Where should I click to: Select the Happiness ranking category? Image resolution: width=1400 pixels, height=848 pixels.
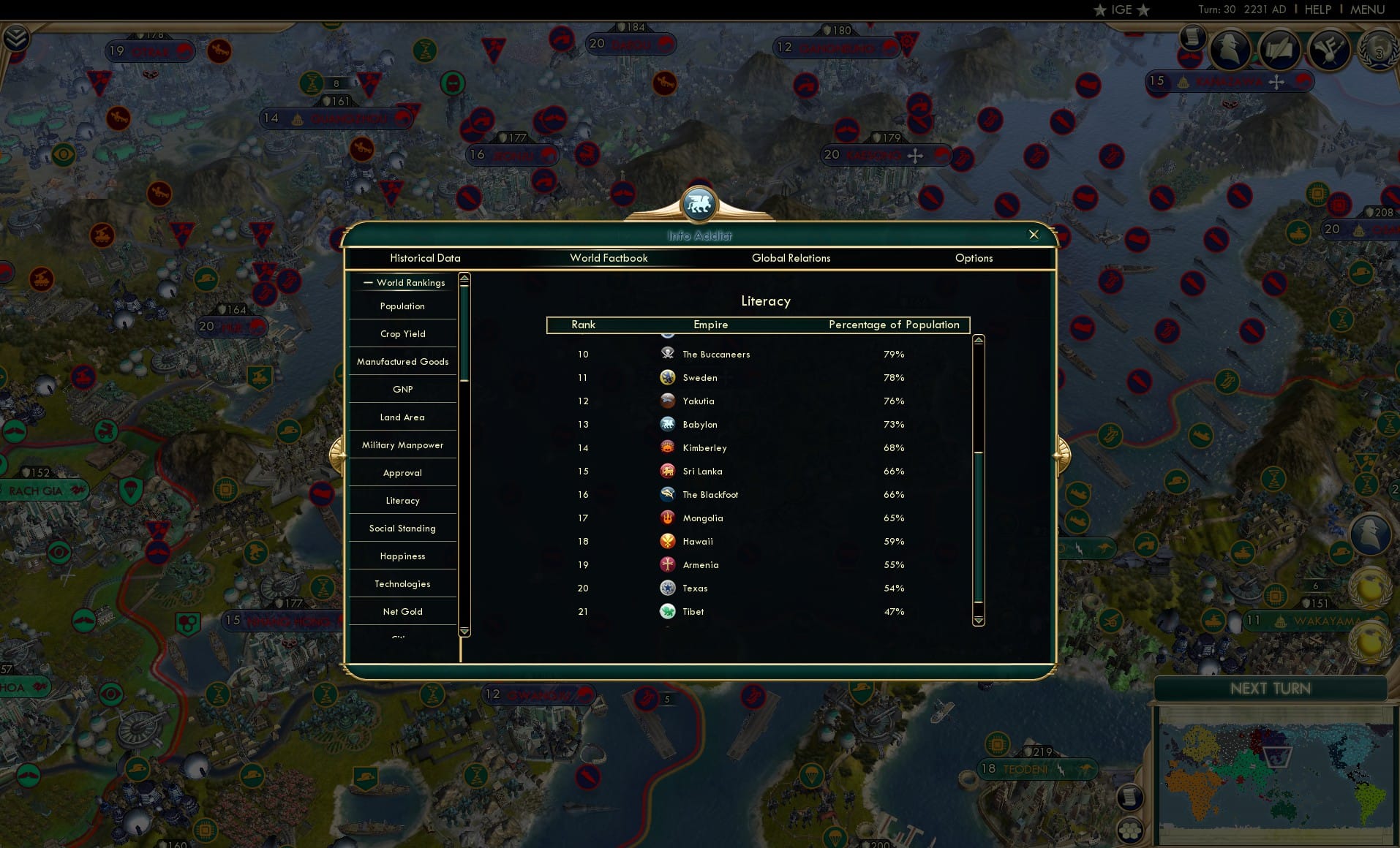[x=402, y=556]
